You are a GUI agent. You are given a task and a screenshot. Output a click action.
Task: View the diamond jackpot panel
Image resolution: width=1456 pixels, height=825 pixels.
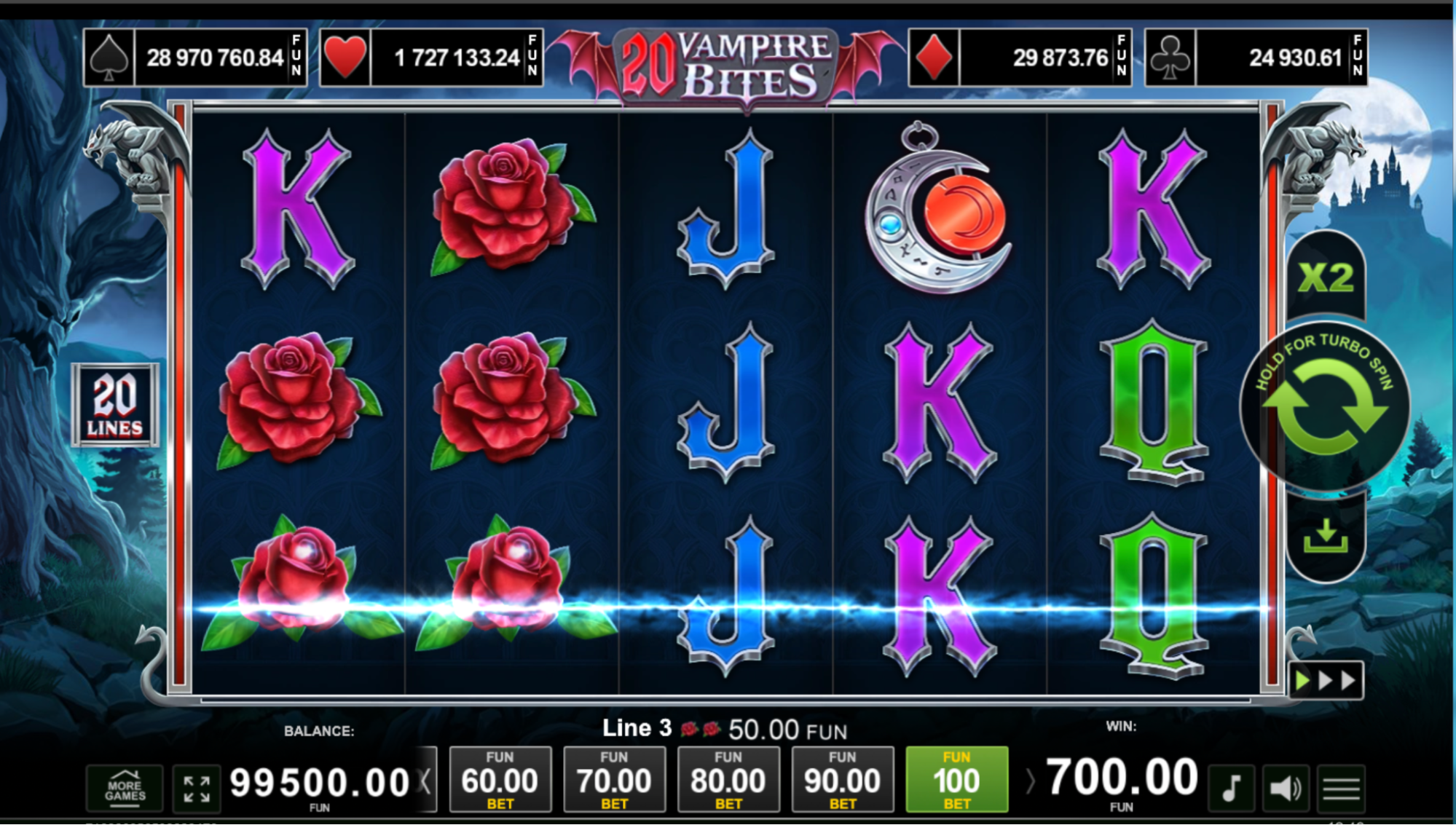1020,58
